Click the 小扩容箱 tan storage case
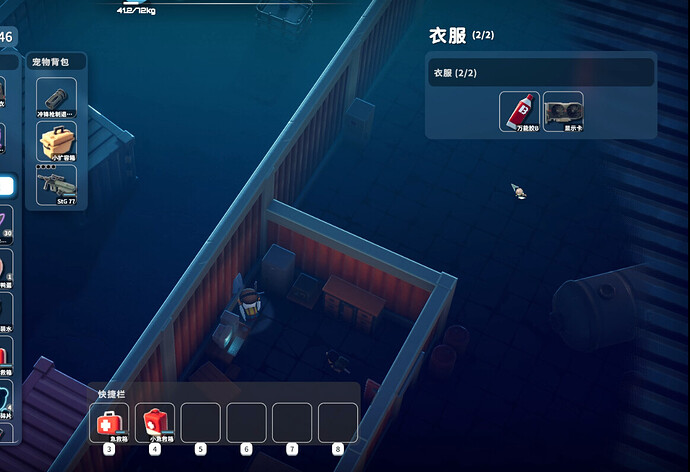 pos(56,142)
